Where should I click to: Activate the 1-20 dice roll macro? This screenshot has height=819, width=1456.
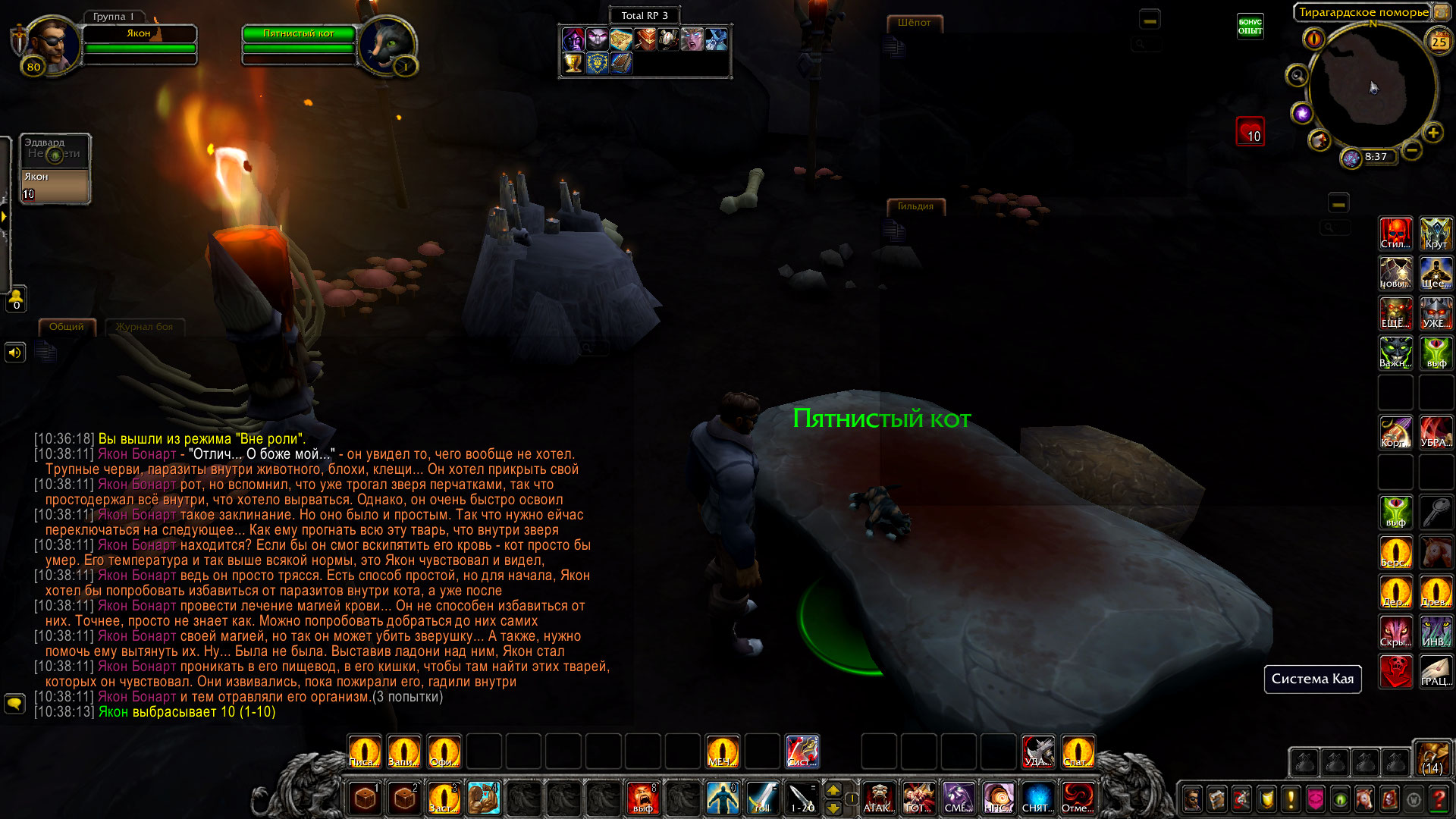click(802, 799)
